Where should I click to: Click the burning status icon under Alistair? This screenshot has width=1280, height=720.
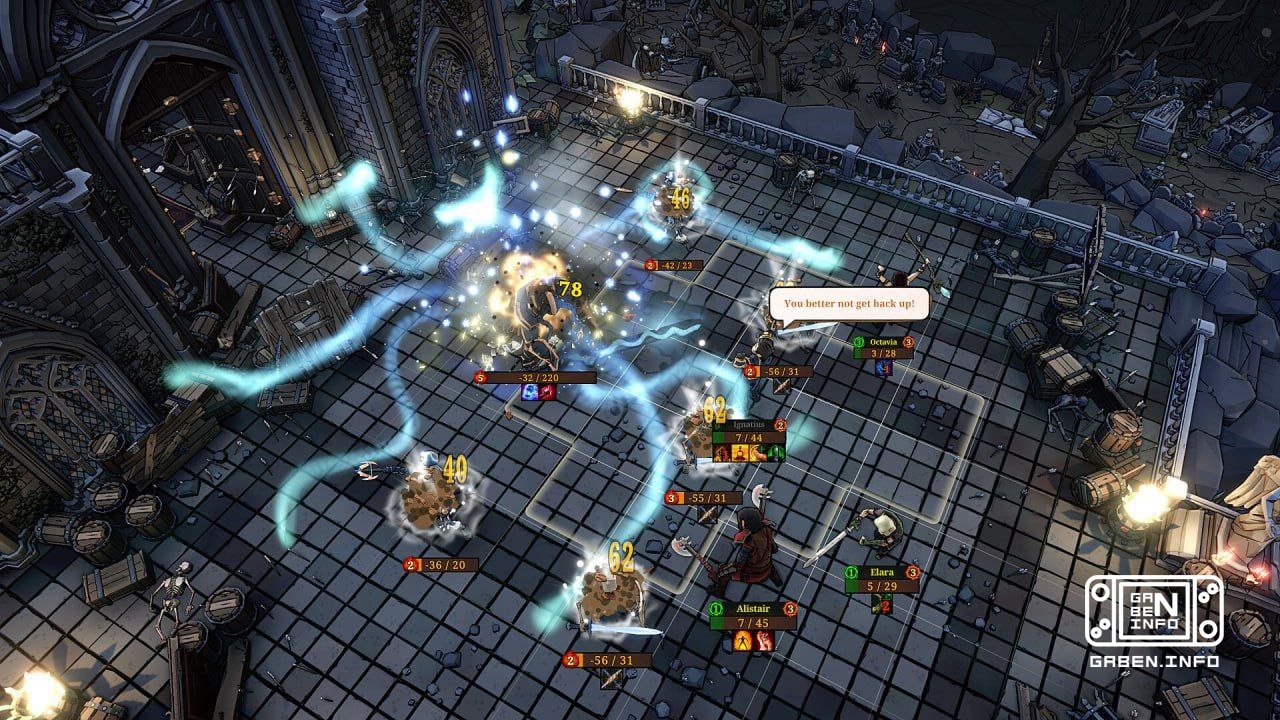coord(742,640)
